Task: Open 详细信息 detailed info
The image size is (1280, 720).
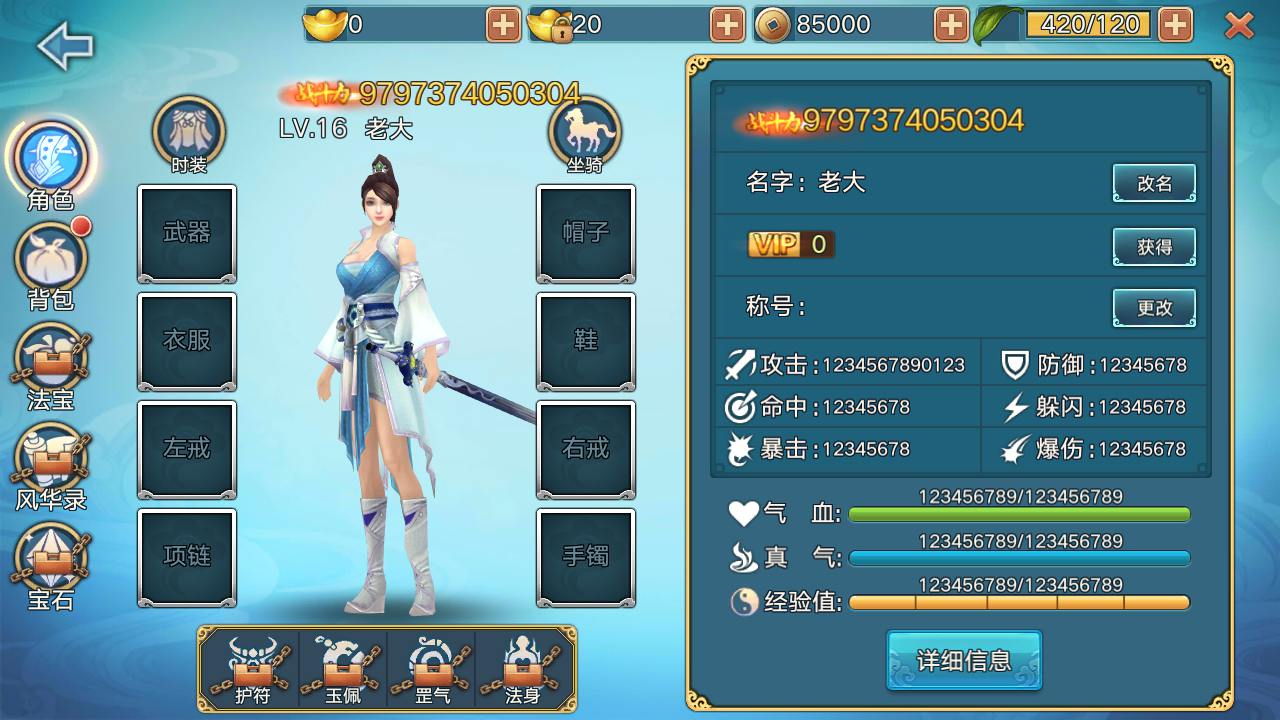Action: (964, 660)
